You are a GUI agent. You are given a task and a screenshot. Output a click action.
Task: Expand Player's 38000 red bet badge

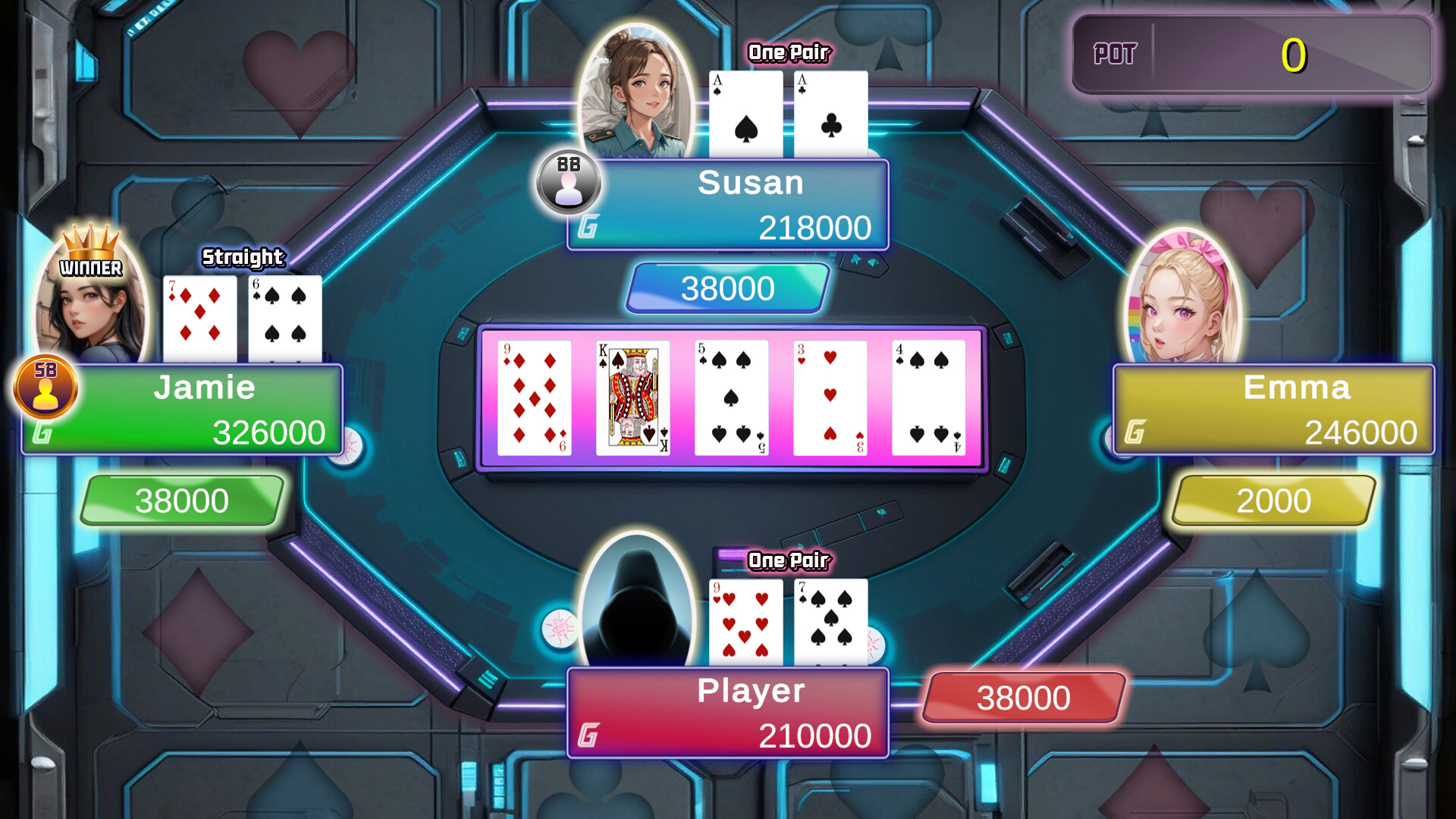click(x=1023, y=696)
